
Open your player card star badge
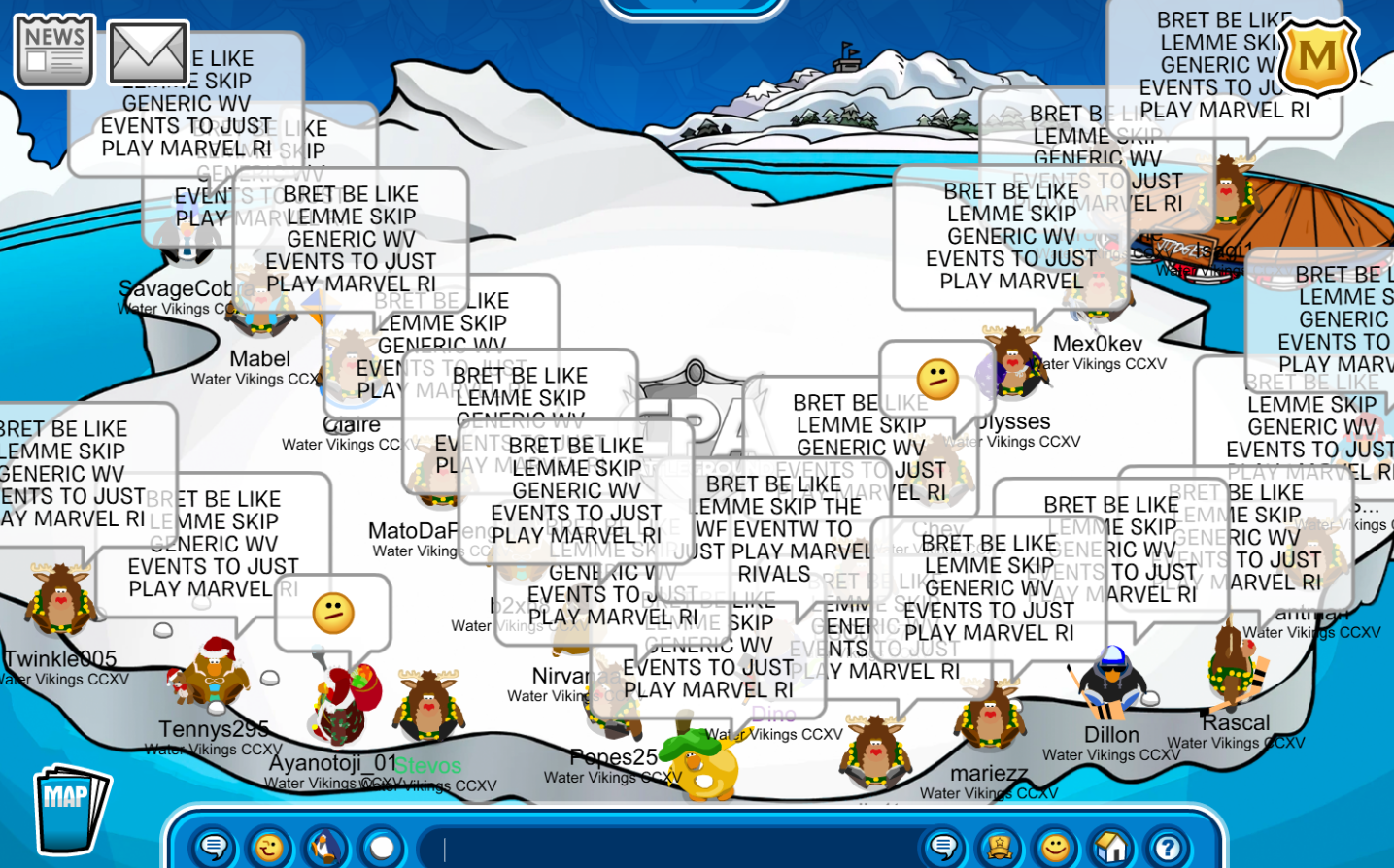click(999, 848)
